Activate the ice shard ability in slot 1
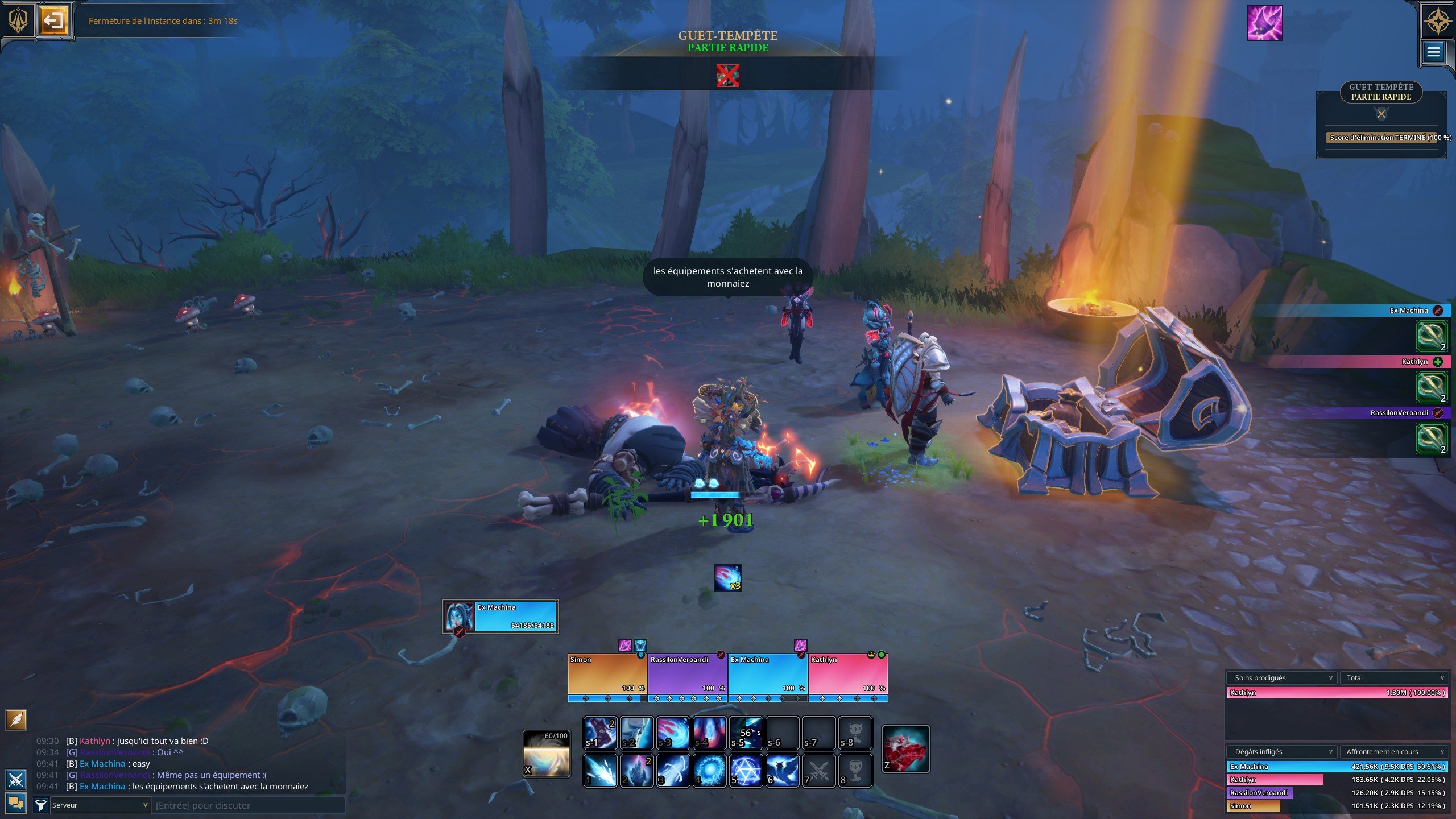This screenshot has height=819, width=1456. coord(600,771)
